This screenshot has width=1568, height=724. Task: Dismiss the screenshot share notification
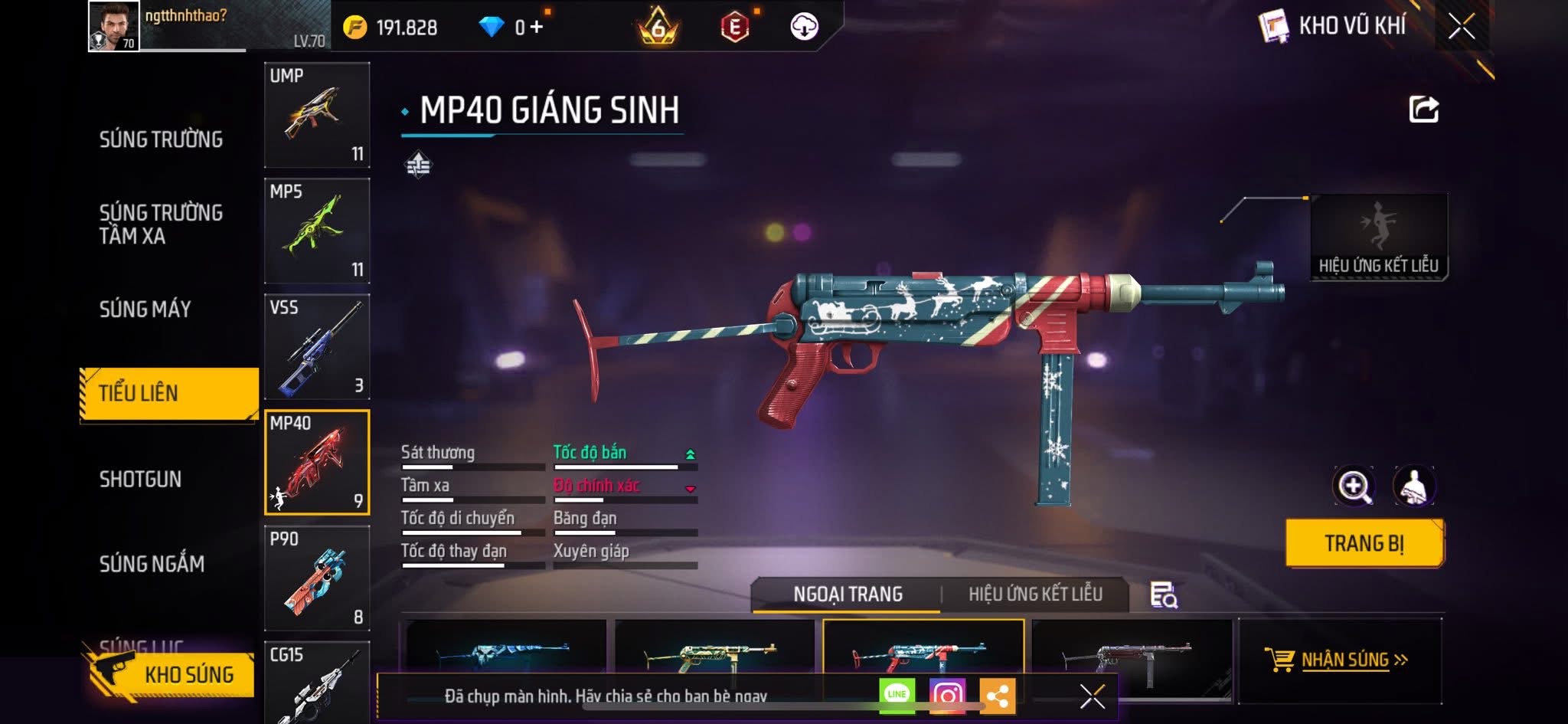(1092, 696)
